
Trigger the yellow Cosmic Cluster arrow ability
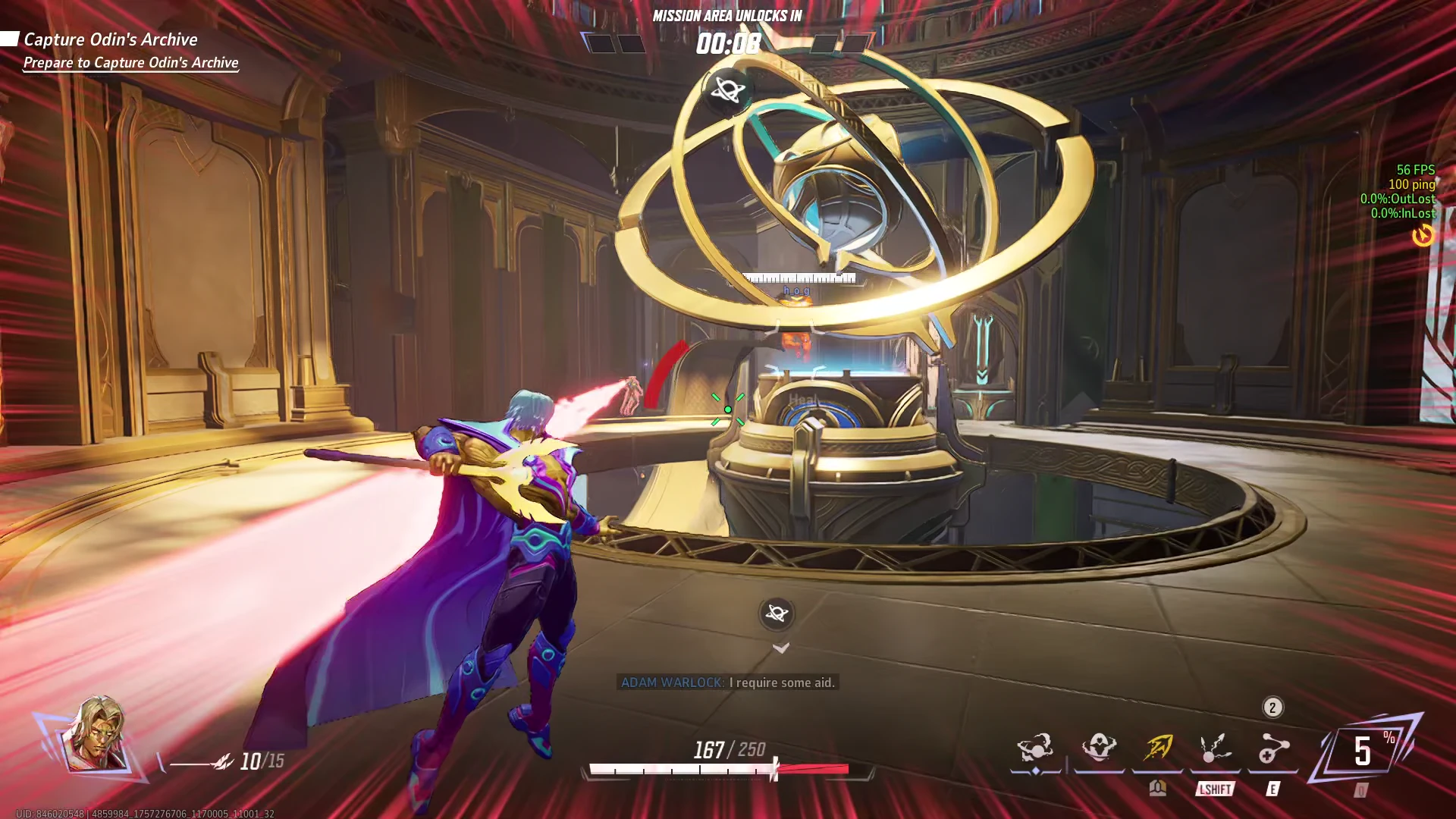click(x=1158, y=749)
